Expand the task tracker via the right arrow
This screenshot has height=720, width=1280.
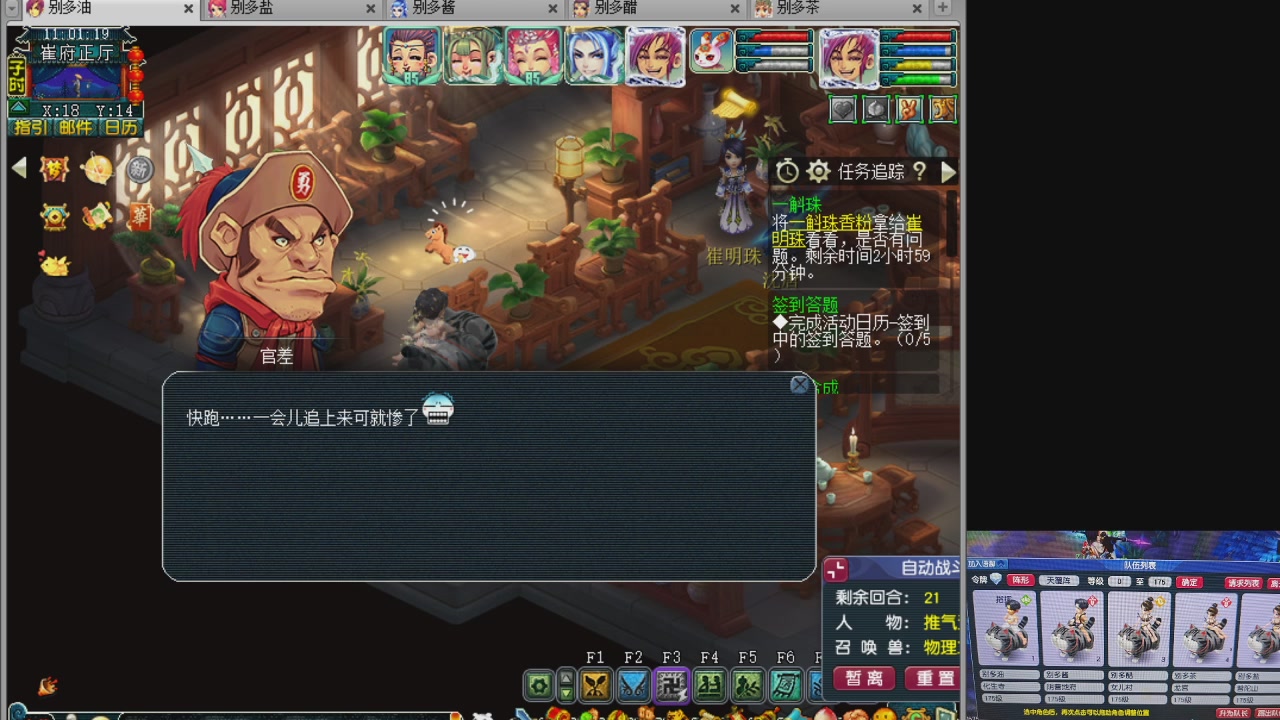pos(948,171)
